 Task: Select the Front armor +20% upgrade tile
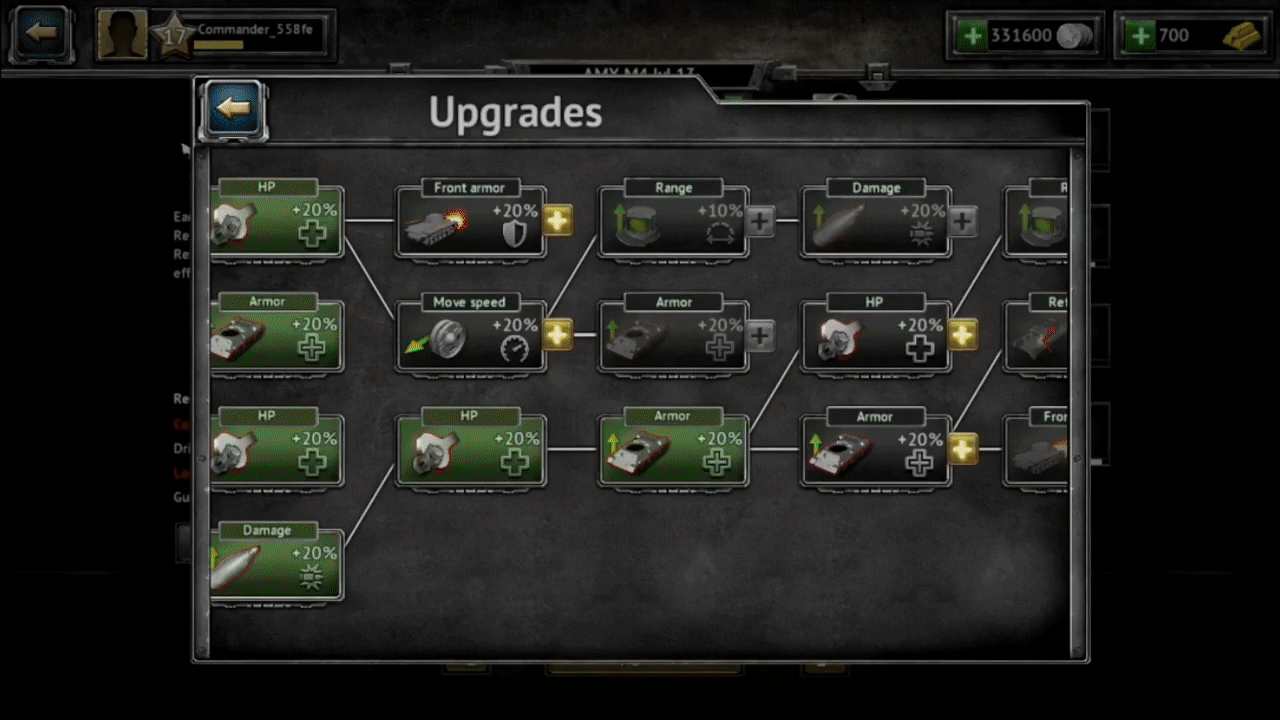[x=470, y=222]
